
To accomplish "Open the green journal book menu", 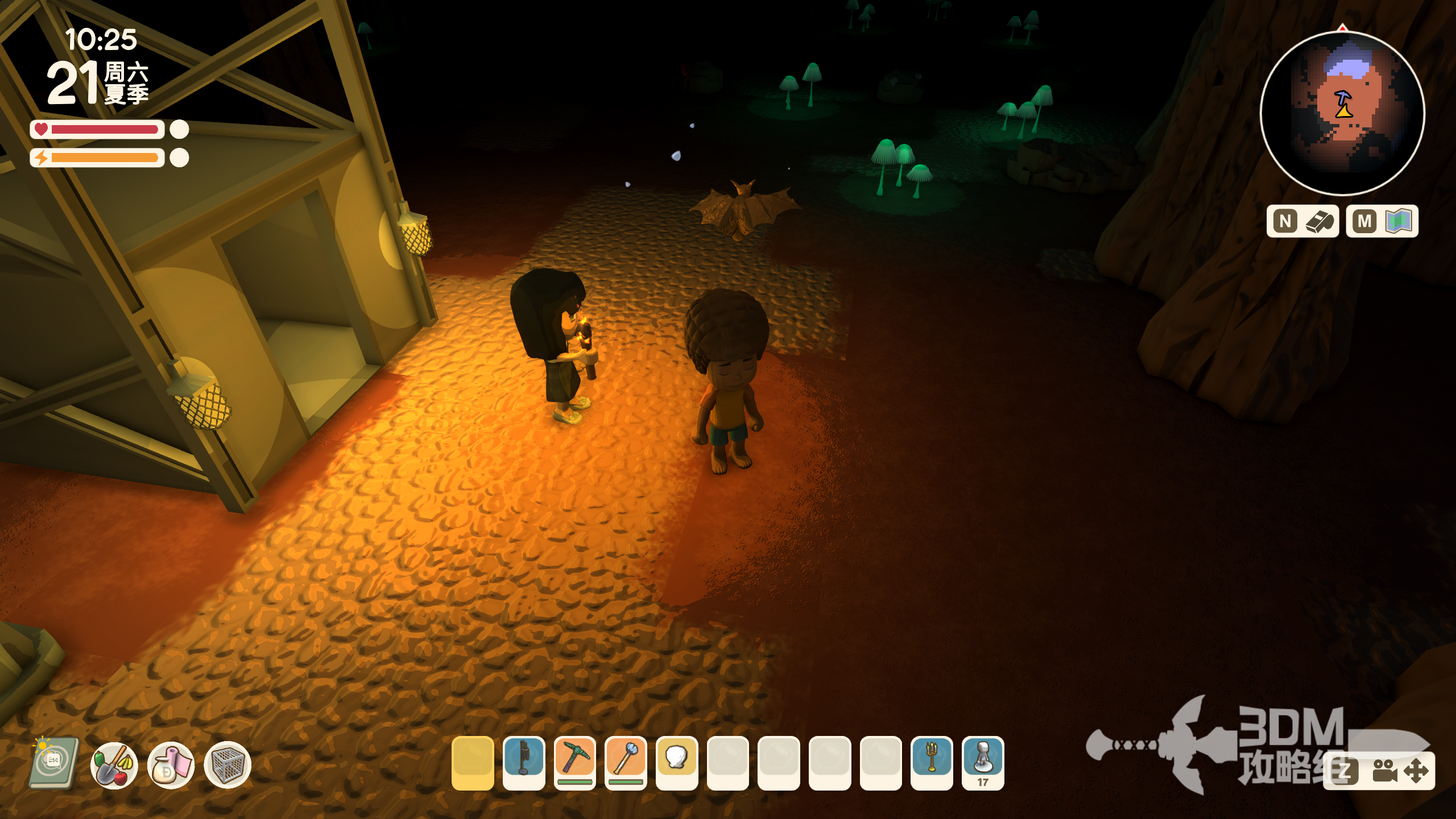I will point(54,763).
